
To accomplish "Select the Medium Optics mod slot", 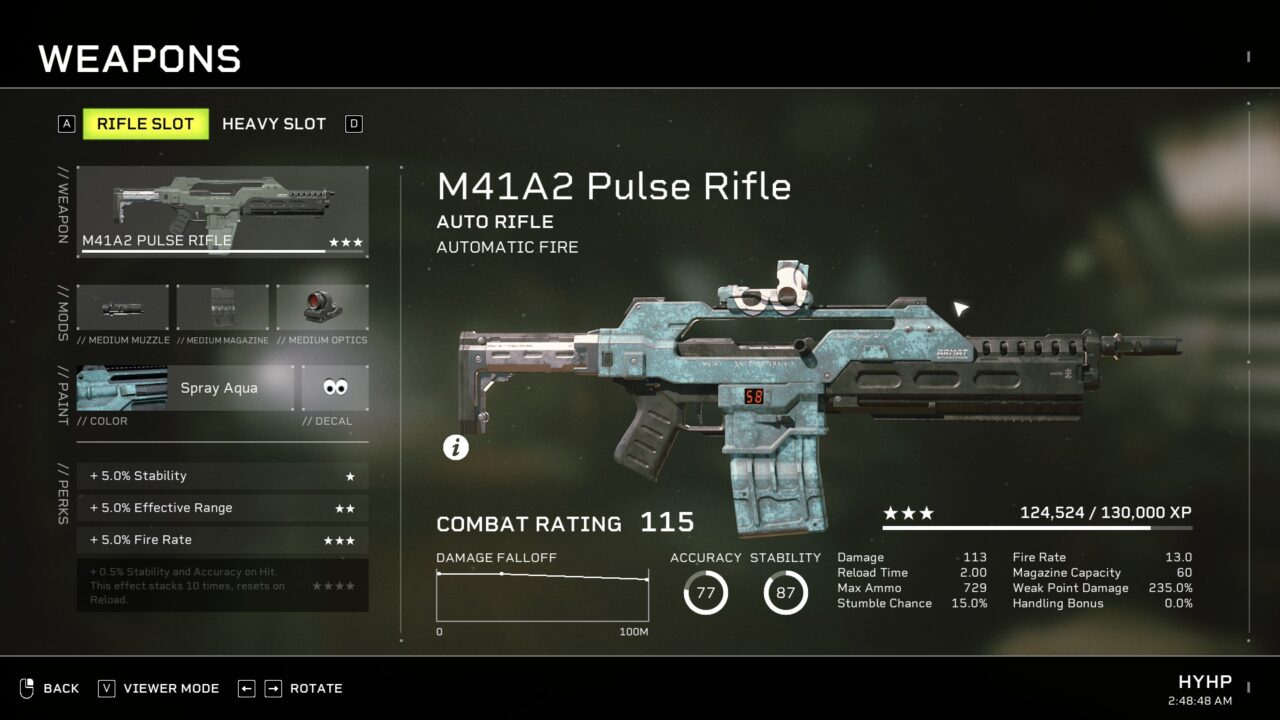I will click(322, 308).
